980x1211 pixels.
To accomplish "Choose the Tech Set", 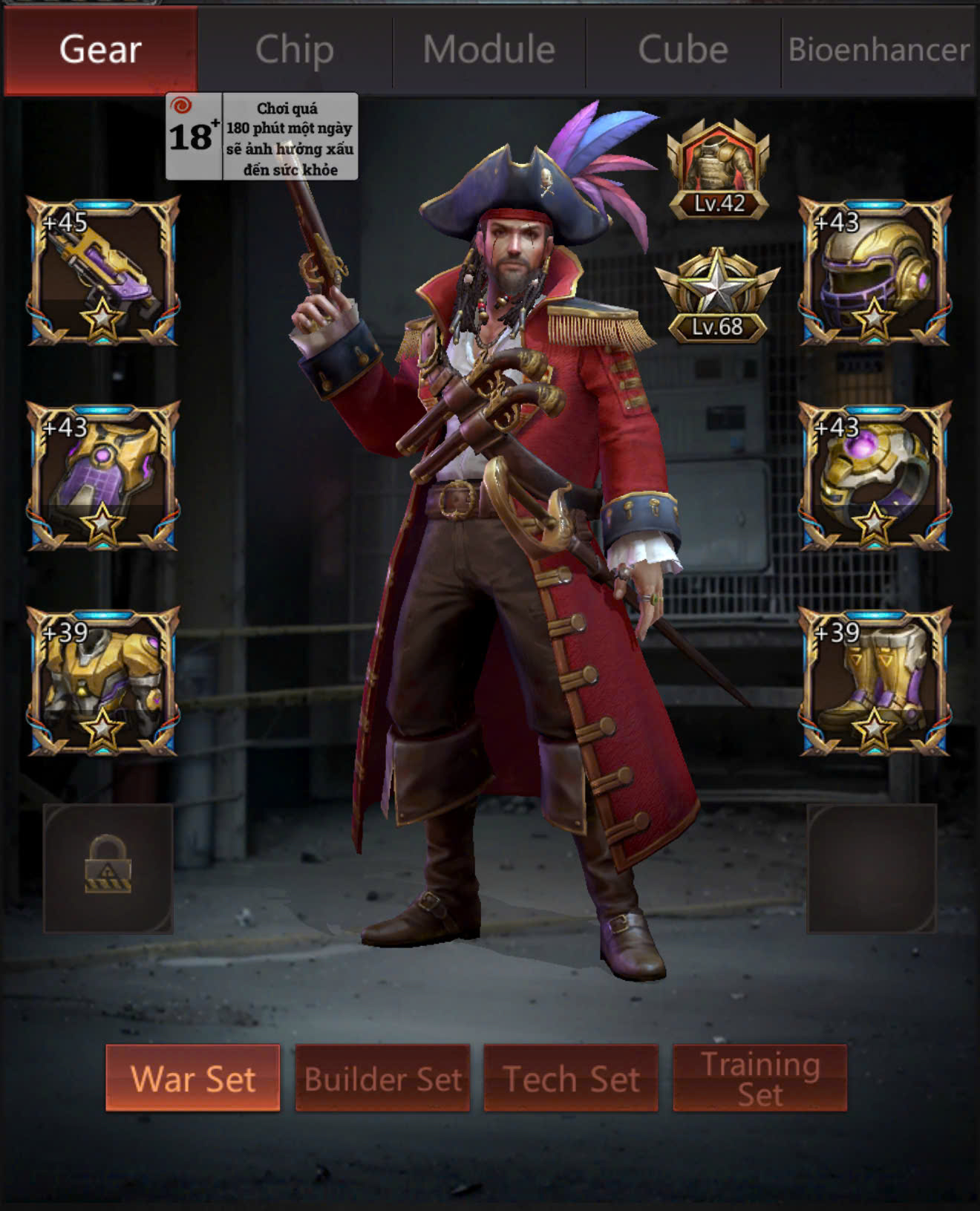I will click(571, 1078).
